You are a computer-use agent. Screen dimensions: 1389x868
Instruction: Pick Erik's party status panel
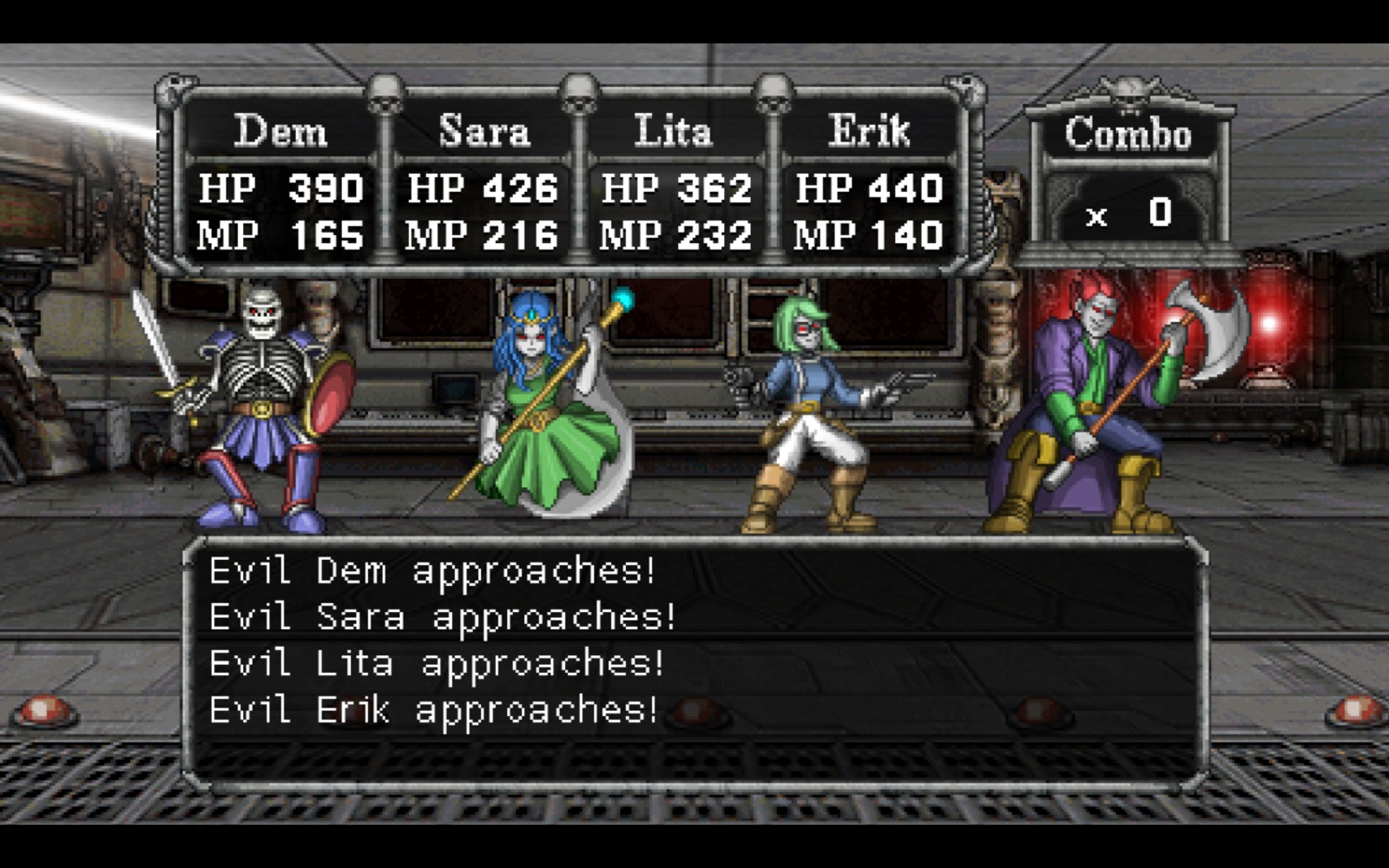tap(869, 184)
